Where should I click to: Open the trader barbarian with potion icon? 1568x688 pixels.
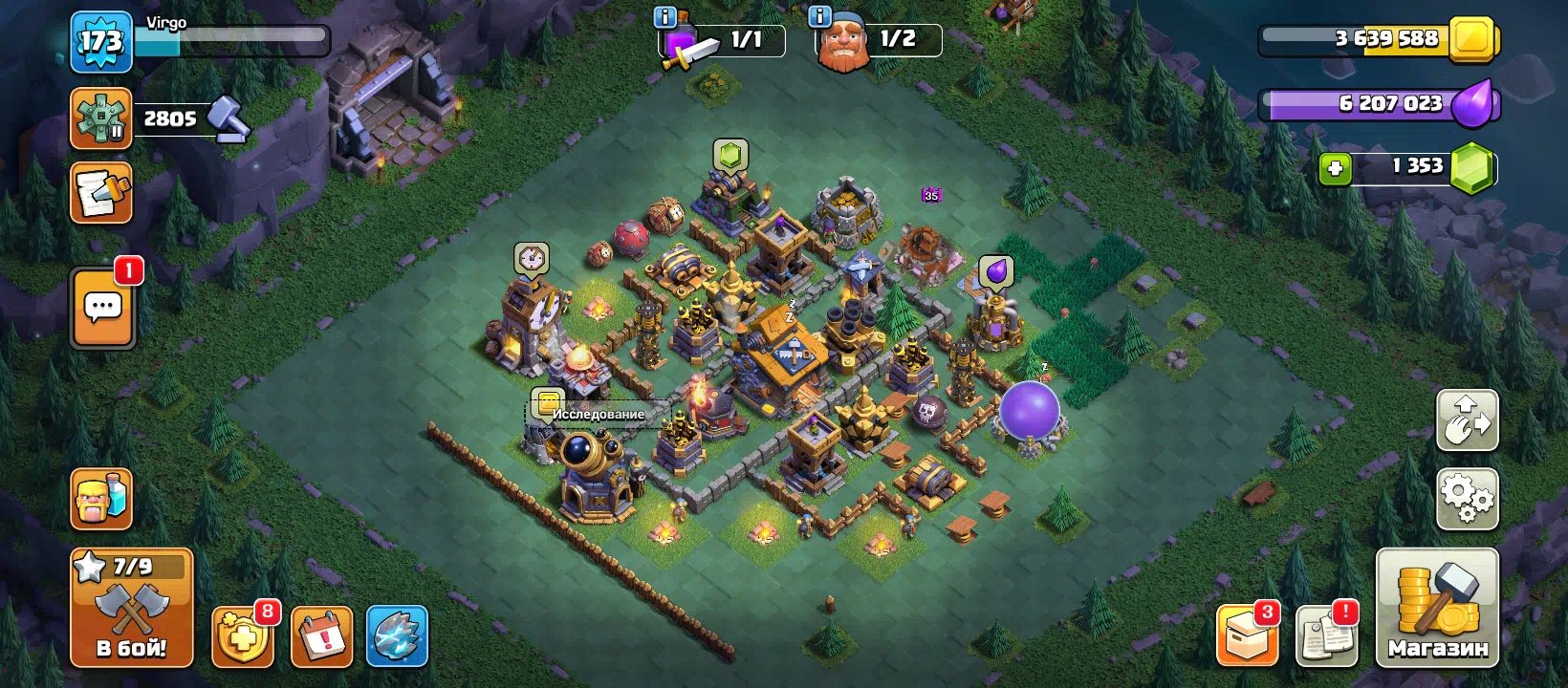pos(100,499)
